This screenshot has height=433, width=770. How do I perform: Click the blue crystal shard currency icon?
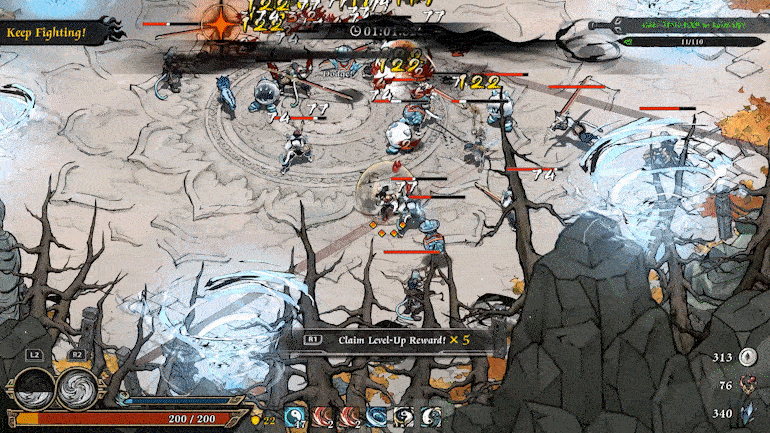click(749, 412)
